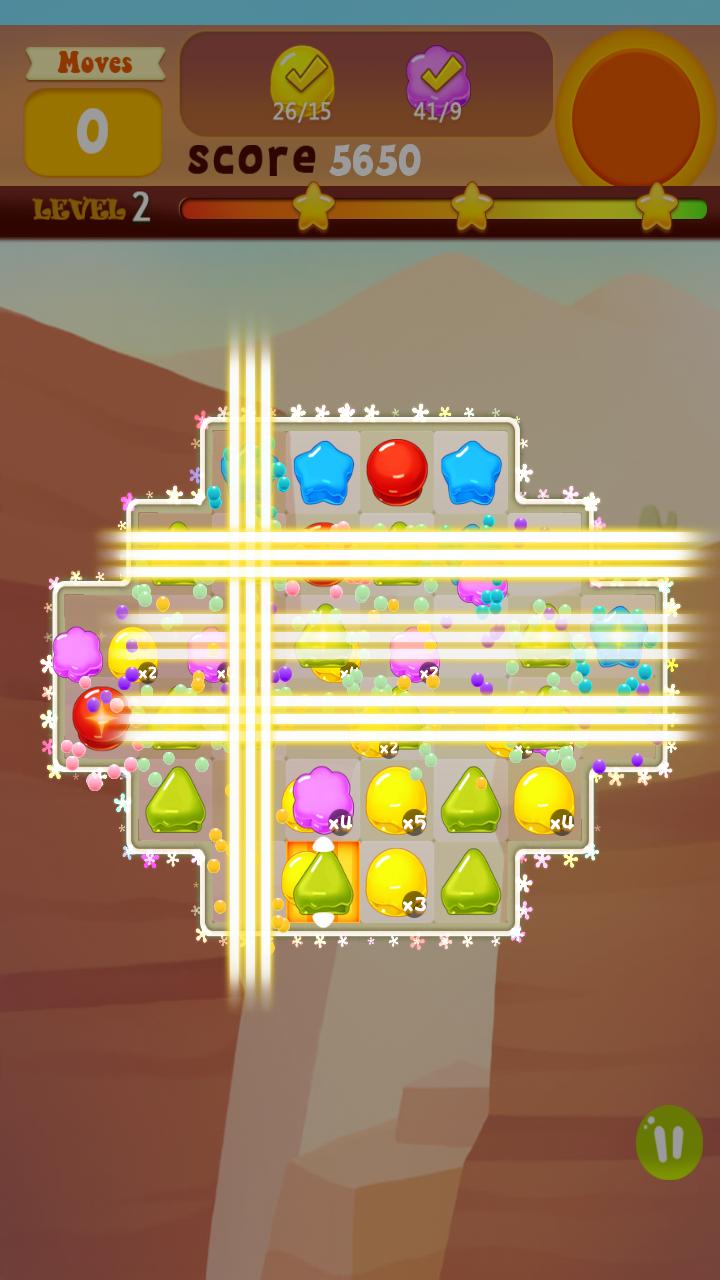This screenshot has height=1280, width=720.
Task: Select the red ball between the blue stars
Action: (x=397, y=471)
